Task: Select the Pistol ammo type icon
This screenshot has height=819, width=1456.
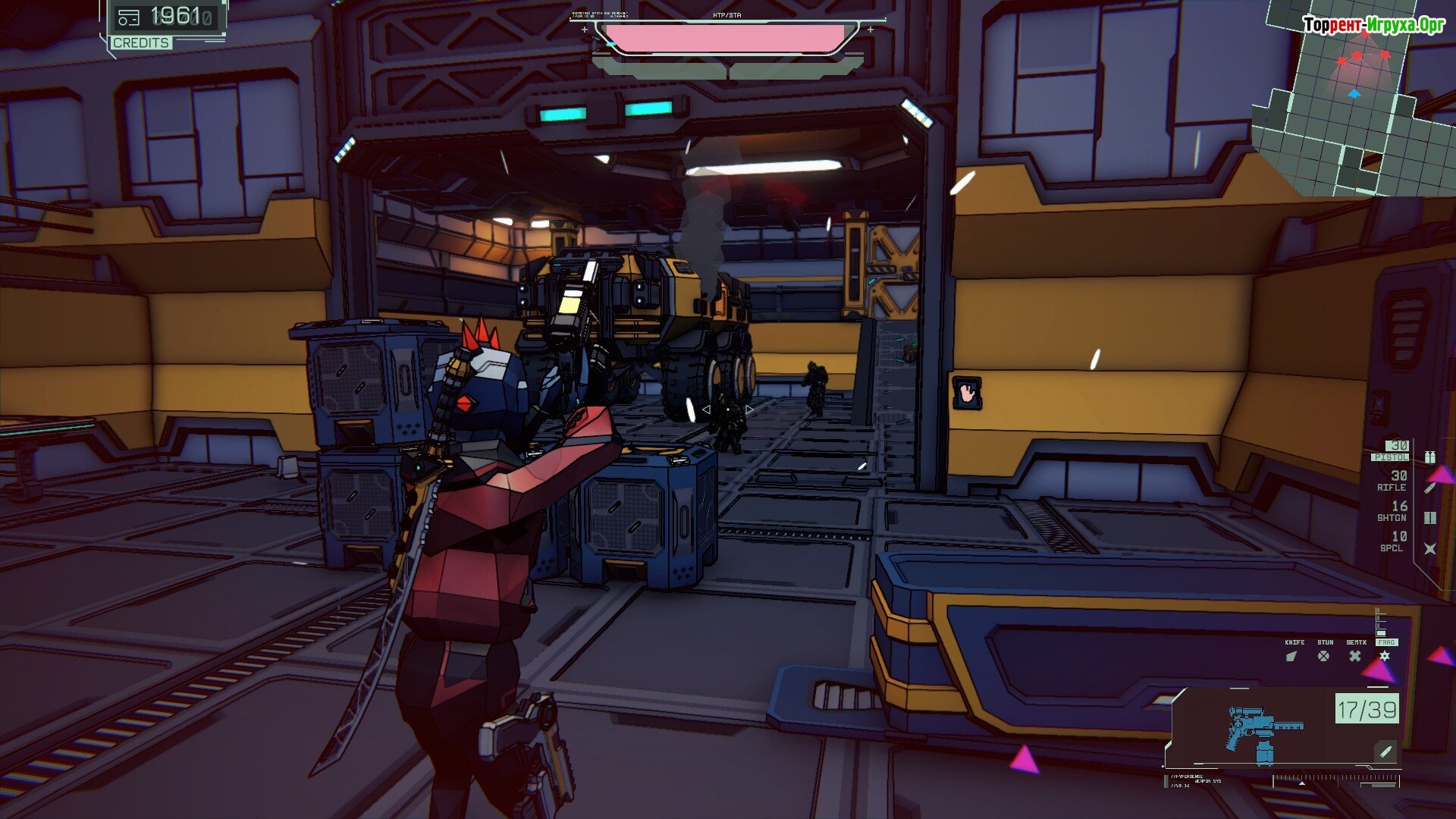Action: [x=1429, y=457]
